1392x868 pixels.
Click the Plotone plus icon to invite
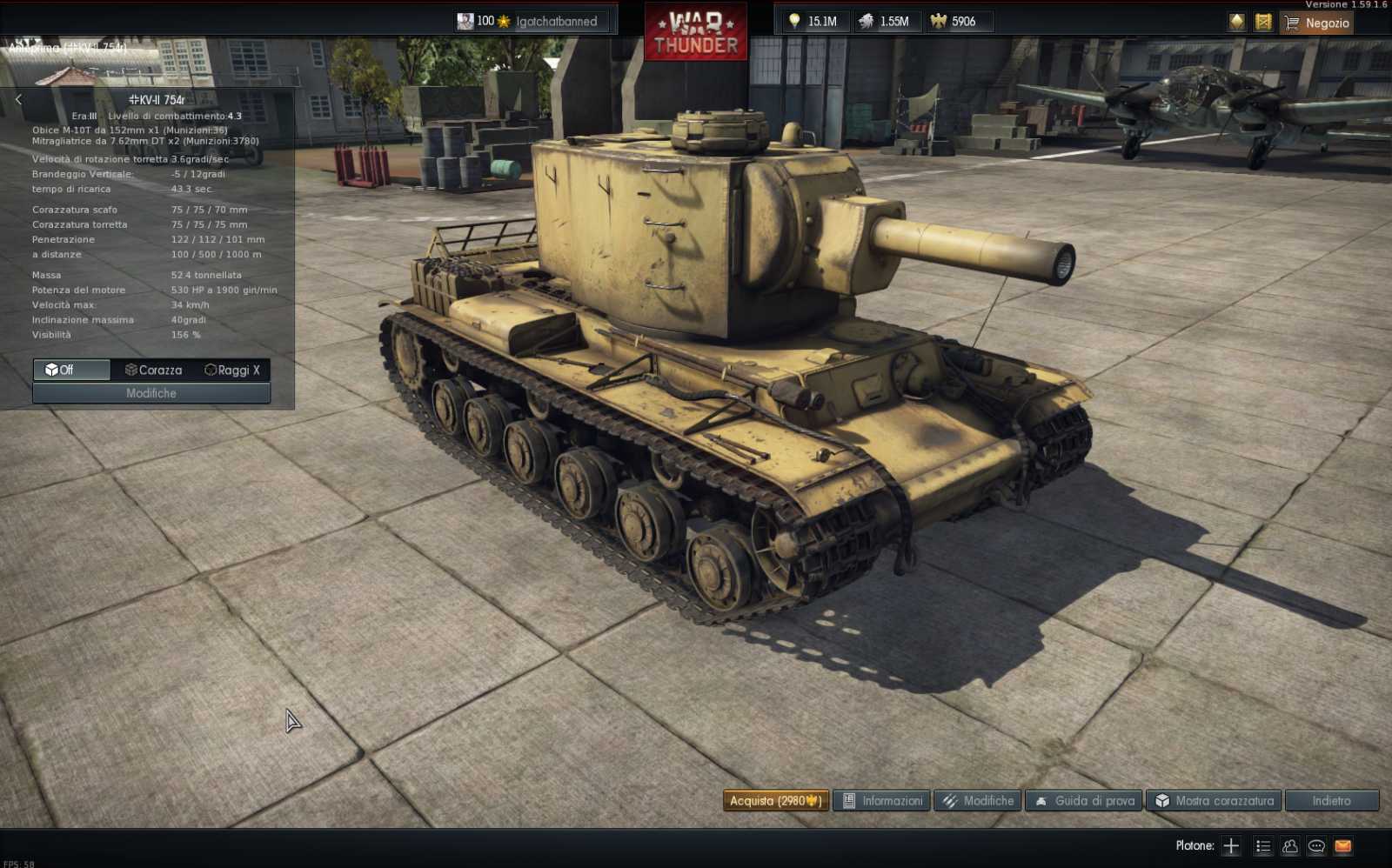1229,845
